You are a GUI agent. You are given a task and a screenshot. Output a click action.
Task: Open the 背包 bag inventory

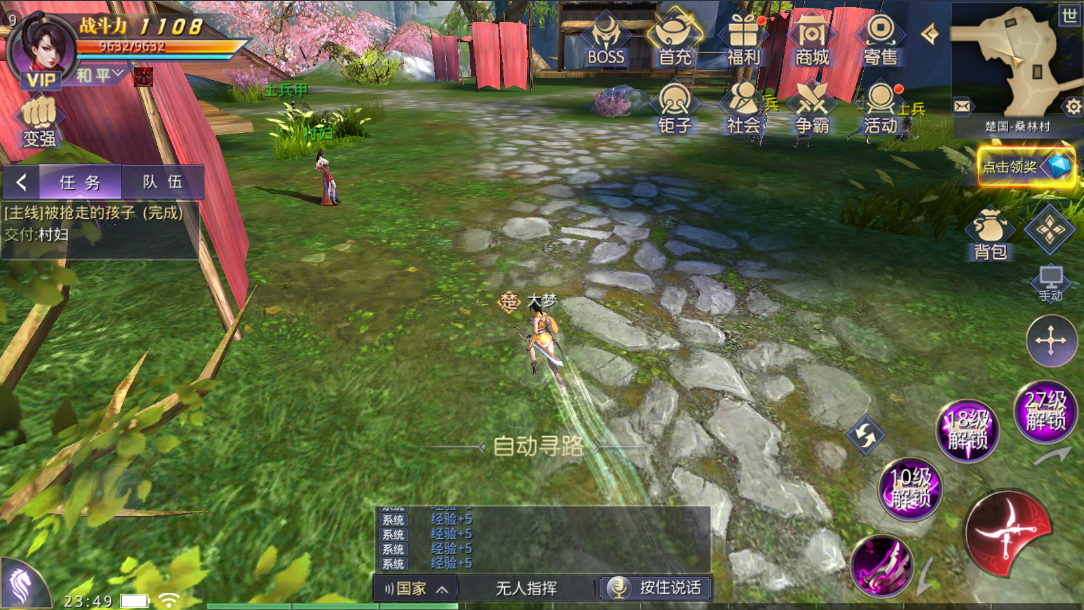pos(990,236)
